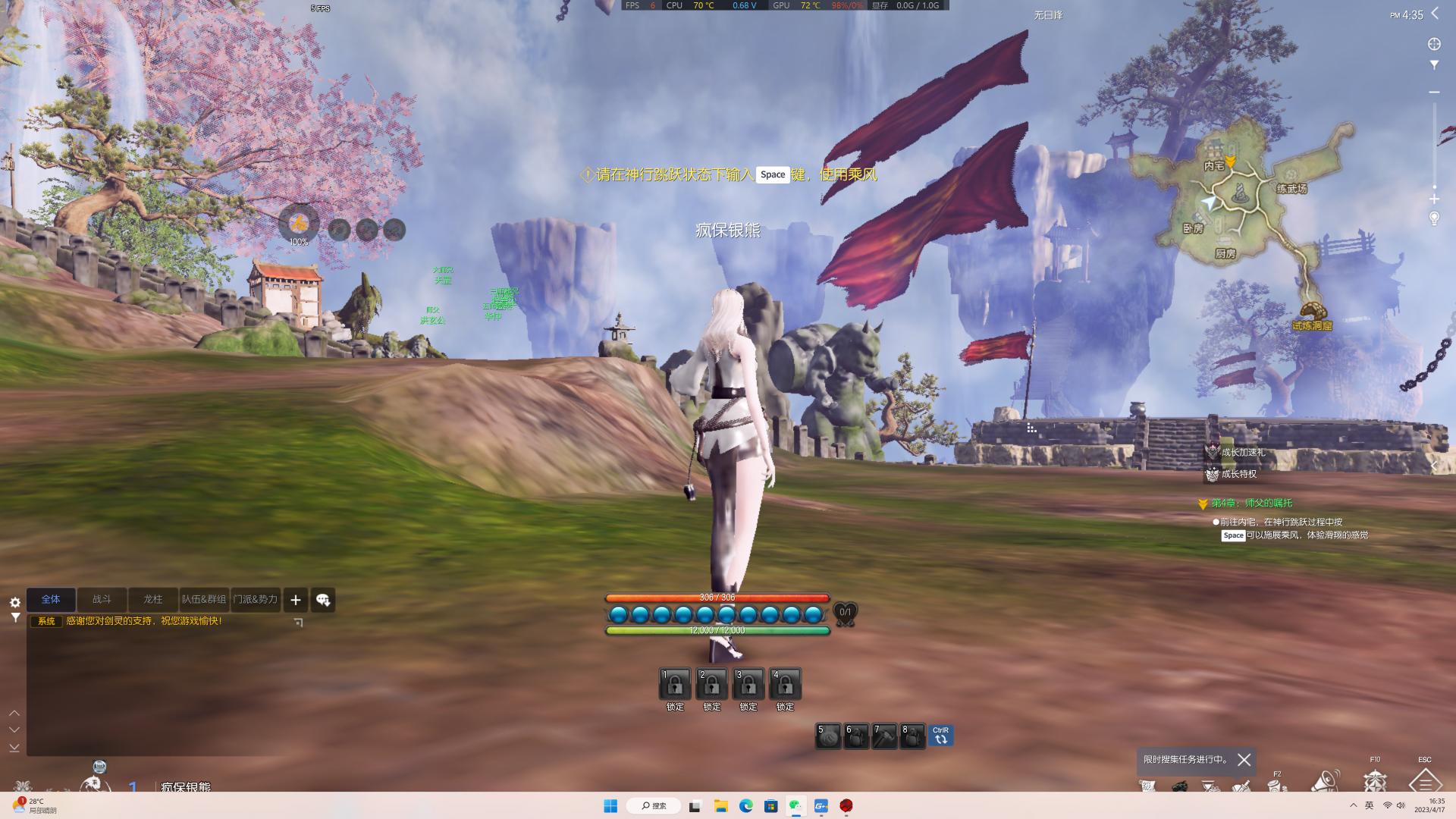Switch to the 全体 chat tab
This screenshot has height=819, width=1456.
pos(51,599)
